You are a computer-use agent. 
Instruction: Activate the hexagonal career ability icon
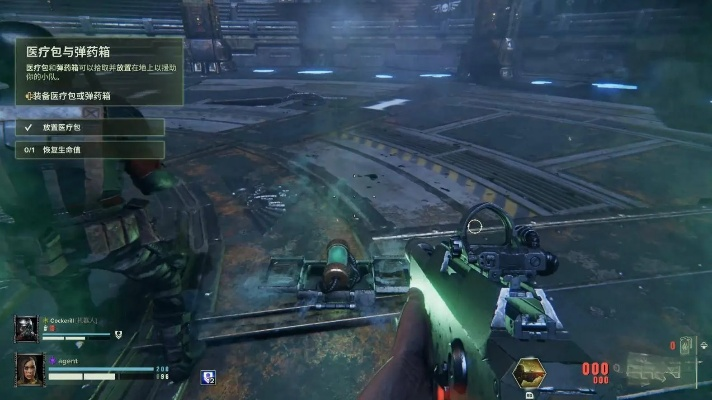coord(530,375)
